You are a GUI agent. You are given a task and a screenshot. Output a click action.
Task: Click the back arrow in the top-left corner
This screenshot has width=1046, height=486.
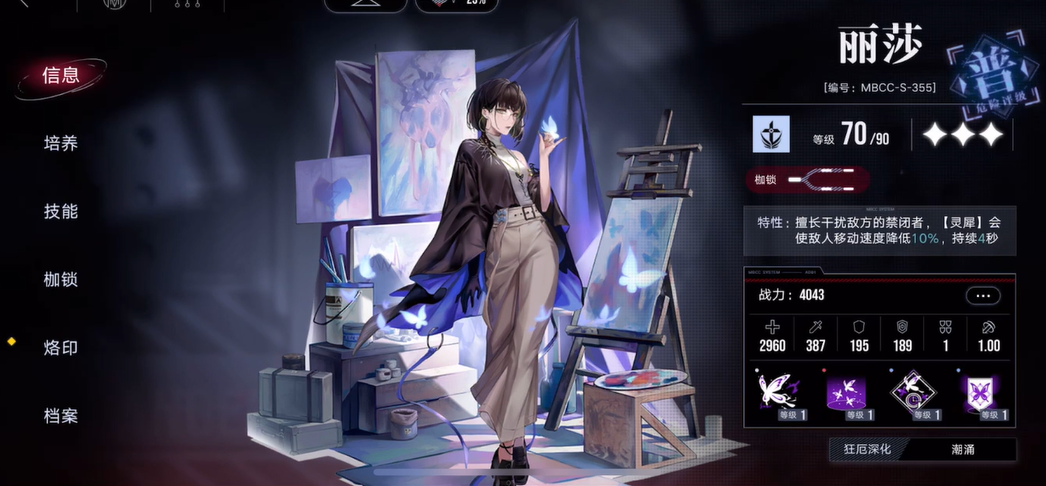[22, 4]
